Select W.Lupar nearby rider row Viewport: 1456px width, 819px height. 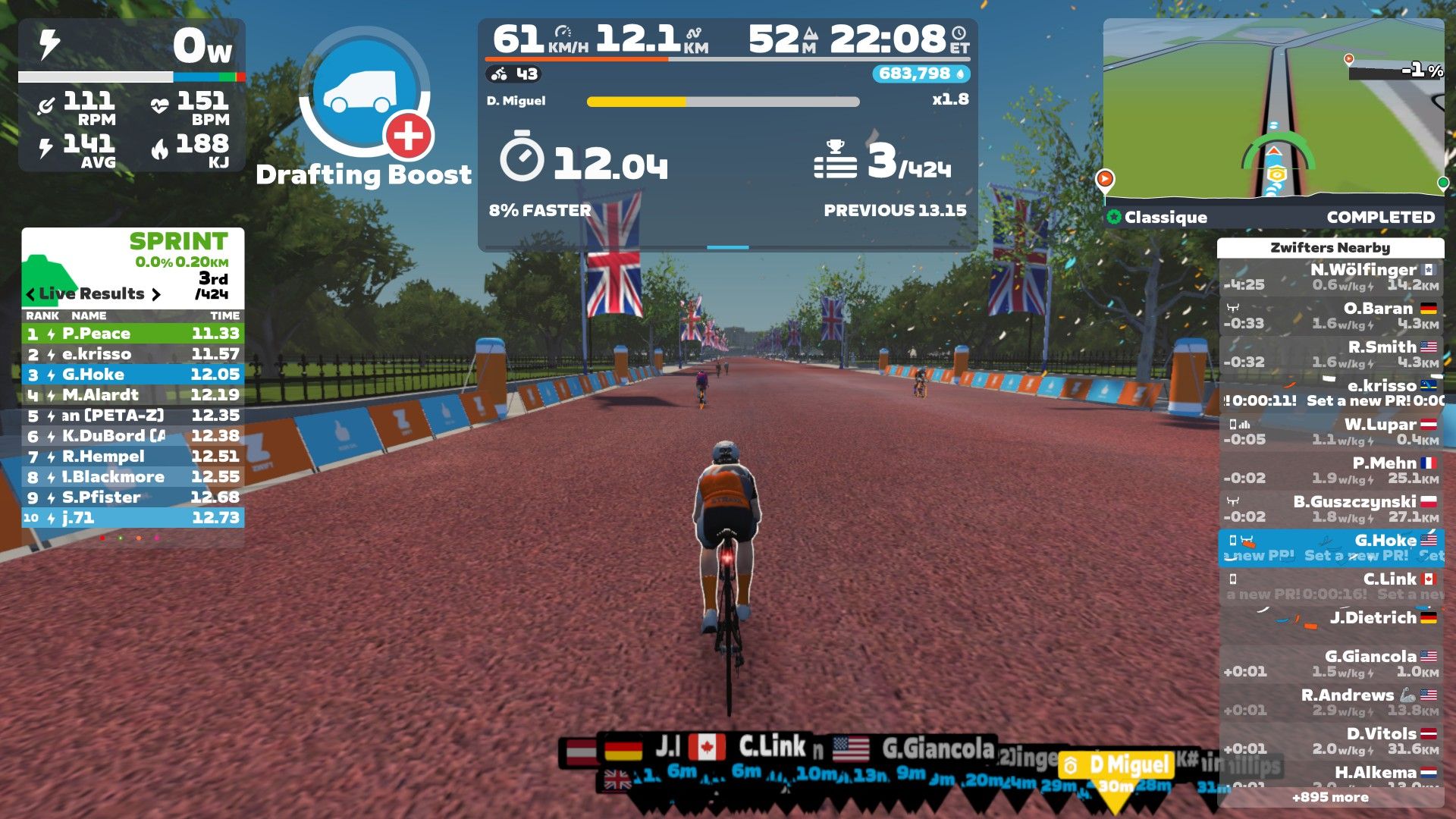pos(1330,431)
